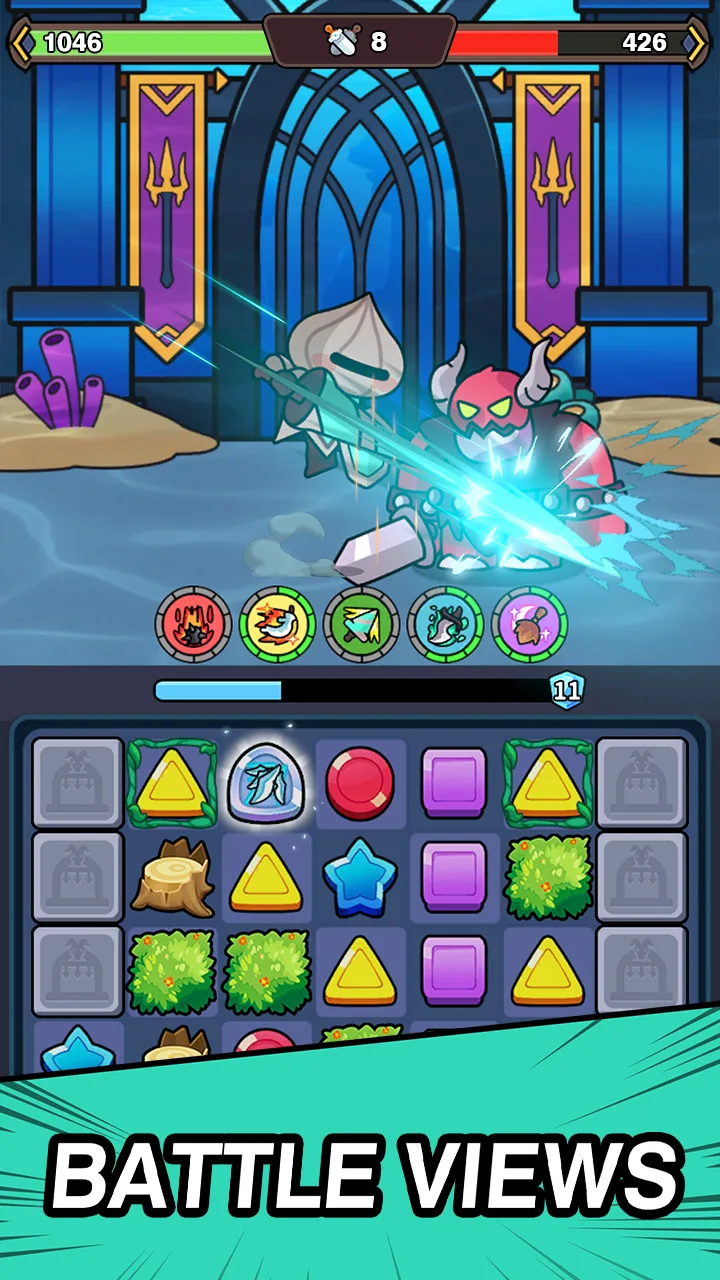720x1280 pixels.
Task: Cast the teal curved blade skill
Action: [446, 624]
